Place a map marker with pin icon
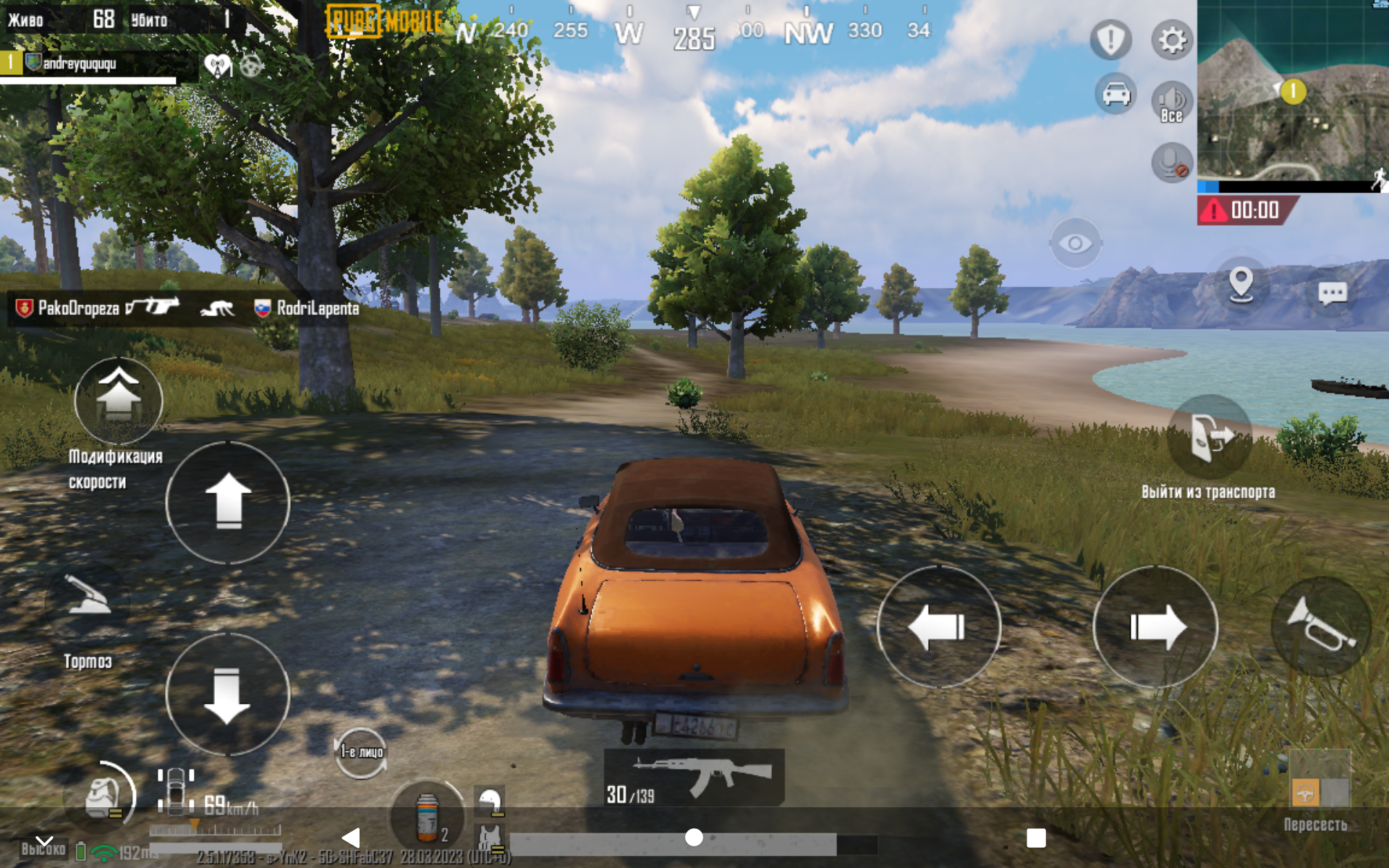 (1241, 284)
